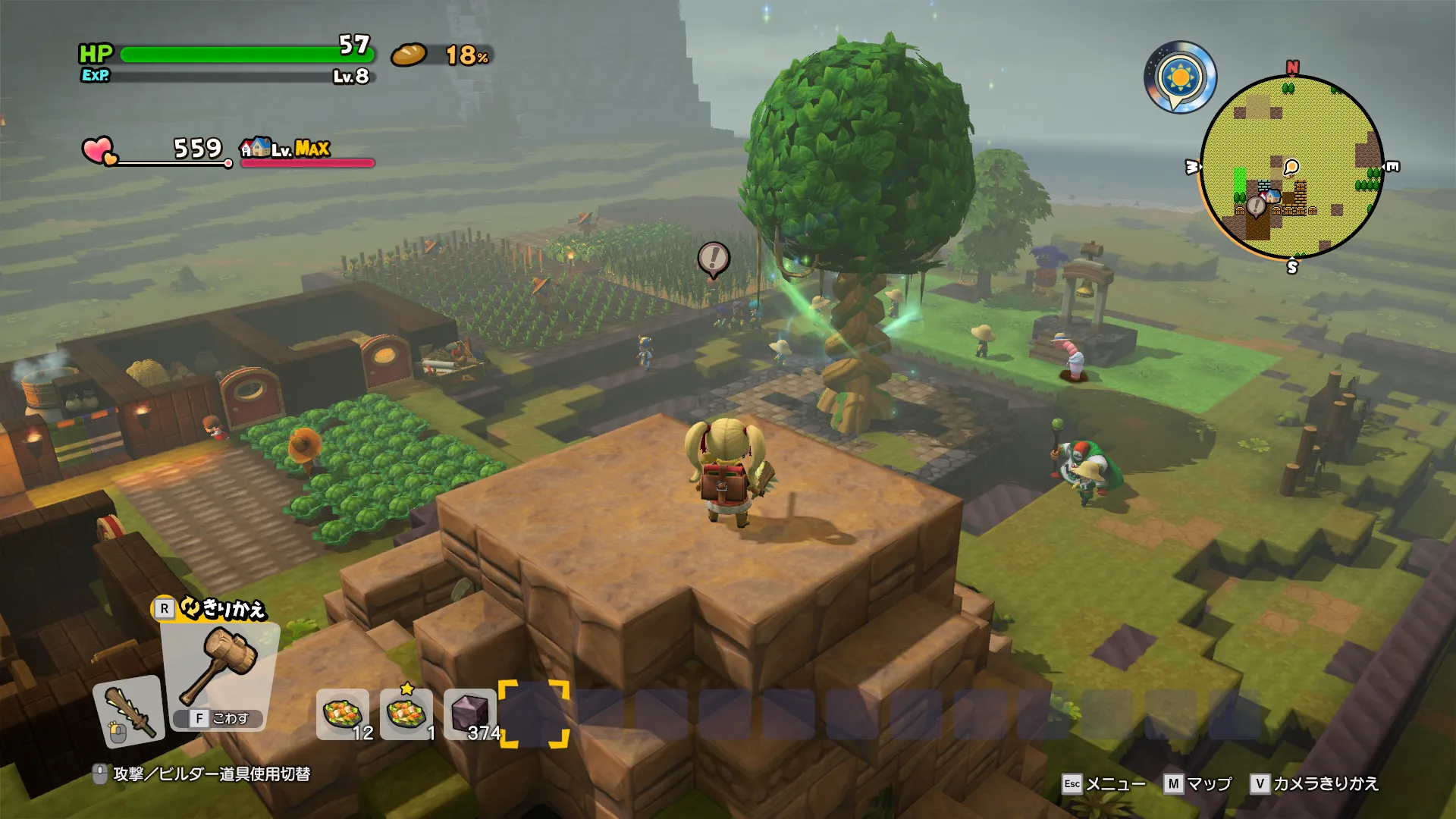Click the sun time-of-day indicator
The image size is (1456, 819).
point(1180,77)
